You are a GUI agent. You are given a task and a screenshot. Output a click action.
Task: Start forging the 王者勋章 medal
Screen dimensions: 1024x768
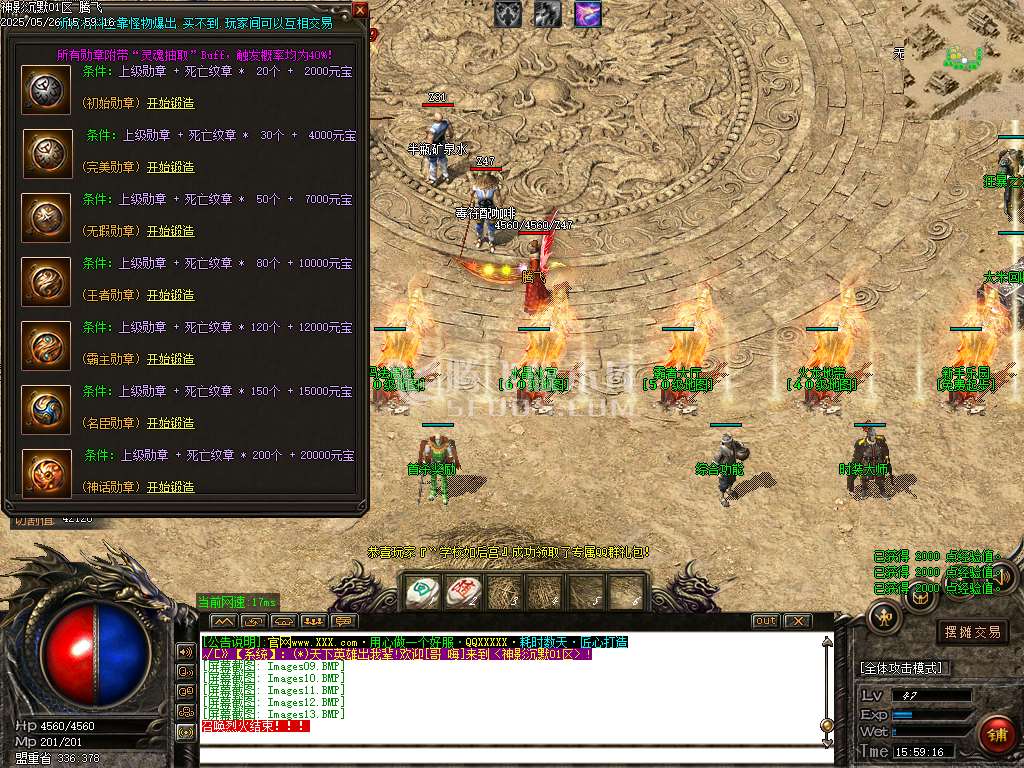(171, 295)
